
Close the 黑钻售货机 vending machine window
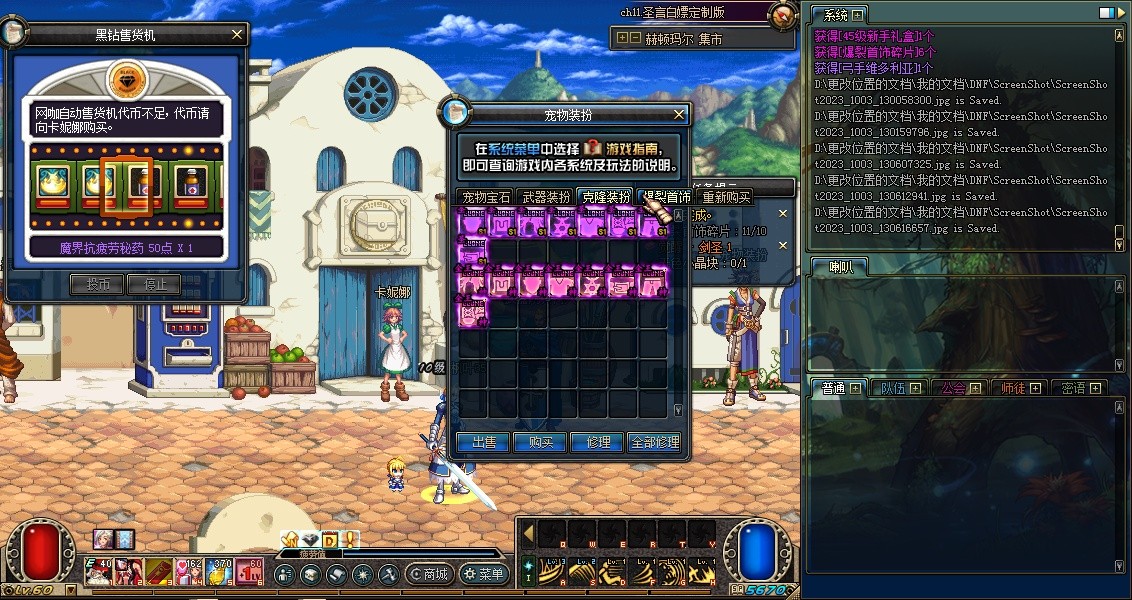click(236, 35)
